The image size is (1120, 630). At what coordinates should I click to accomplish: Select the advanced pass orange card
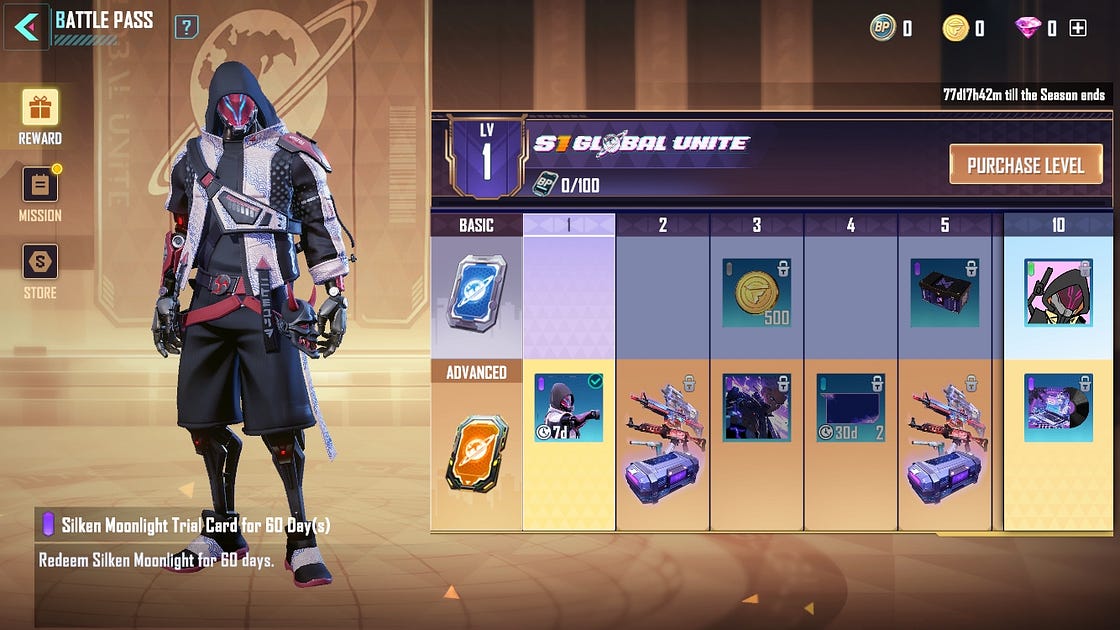point(476,453)
